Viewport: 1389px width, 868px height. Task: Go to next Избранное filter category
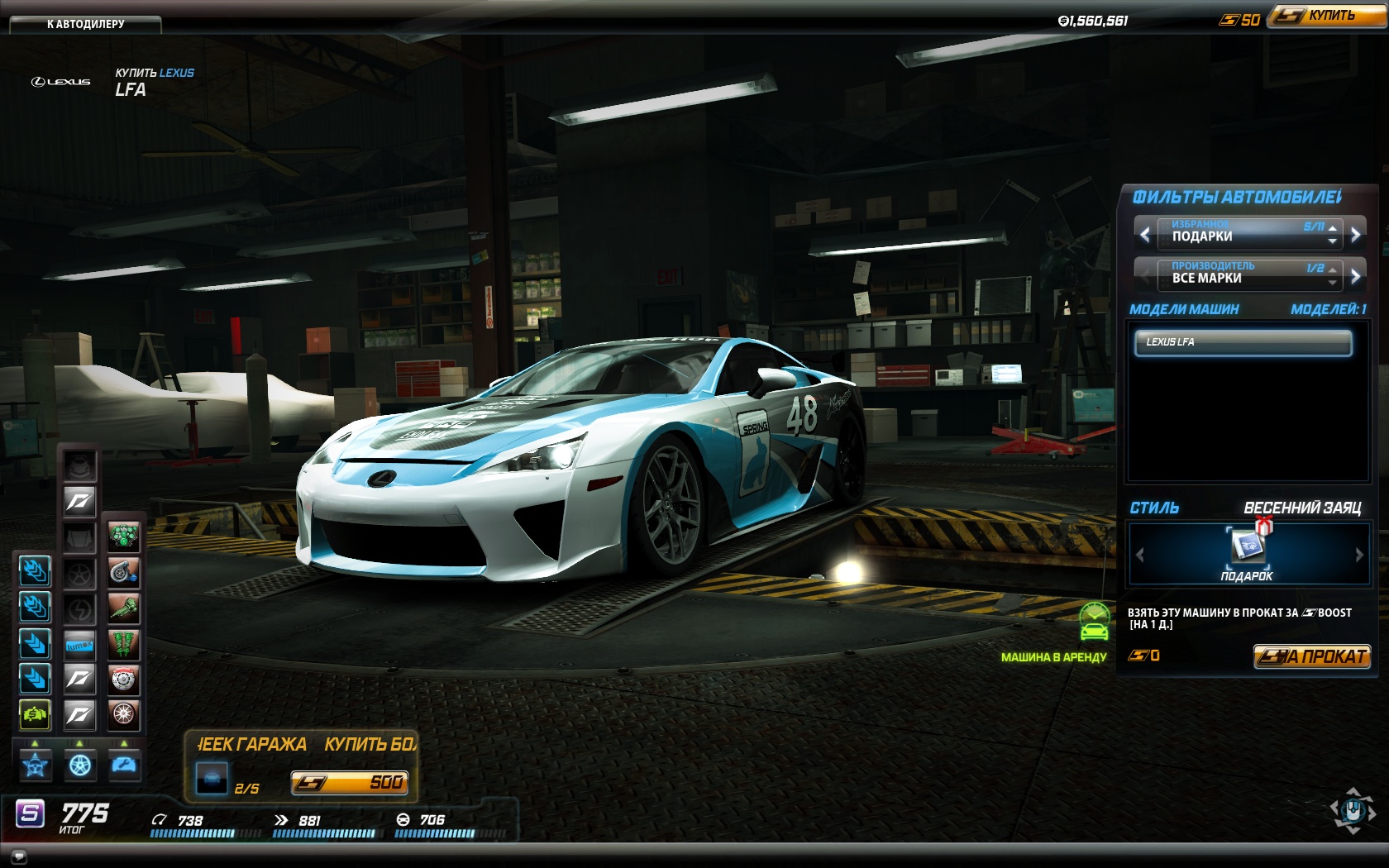(x=1355, y=235)
